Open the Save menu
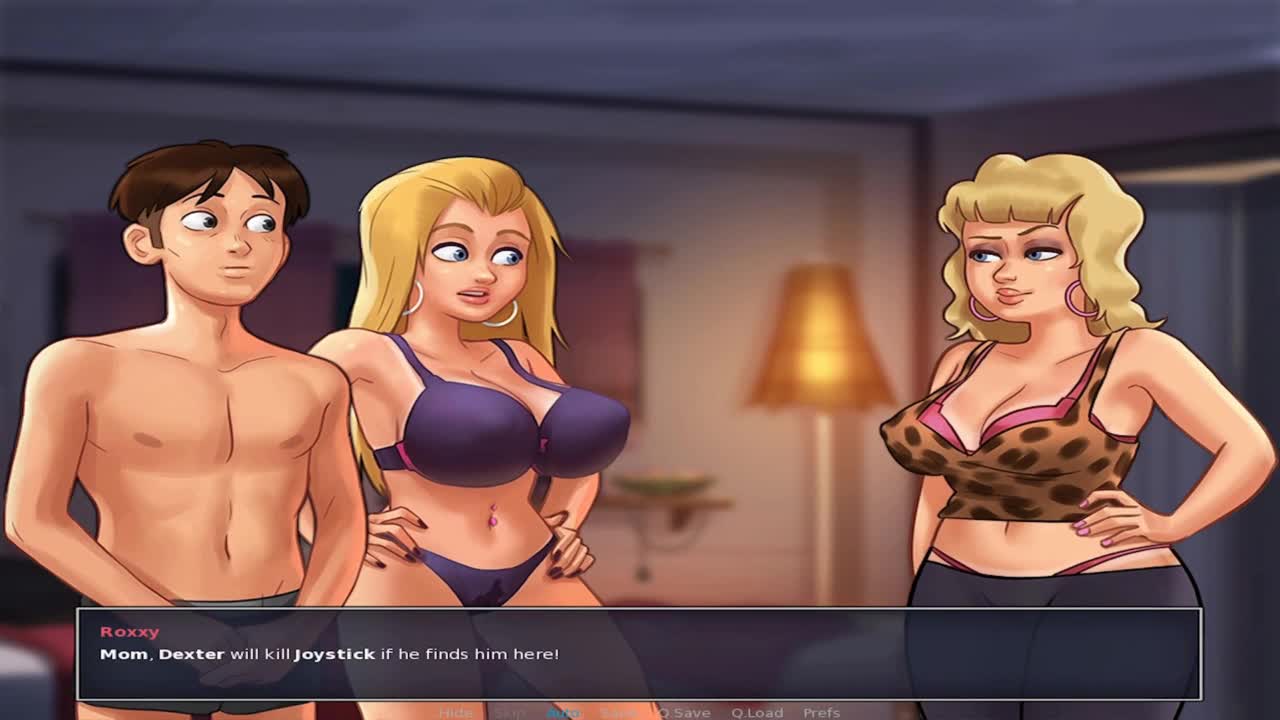The image size is (1280, 720). (617, 712)
